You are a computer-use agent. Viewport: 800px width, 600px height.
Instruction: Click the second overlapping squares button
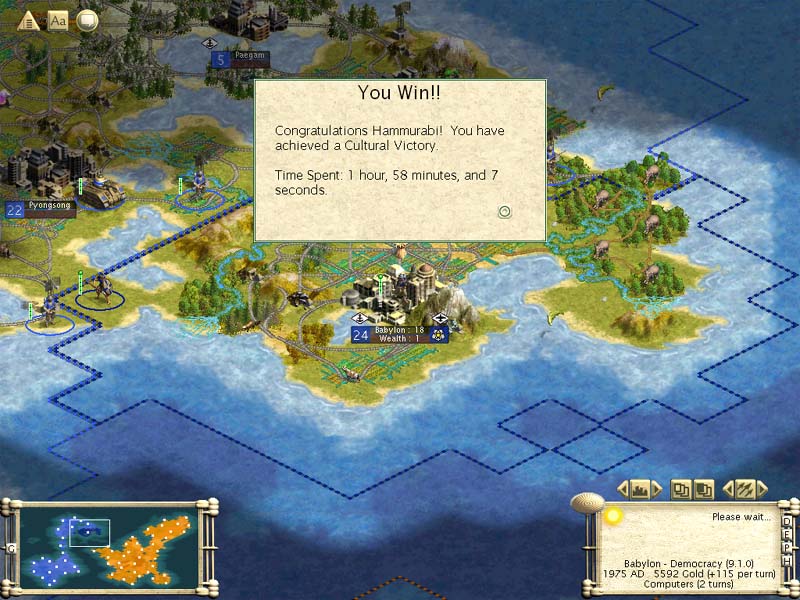(x=704, y=489)
